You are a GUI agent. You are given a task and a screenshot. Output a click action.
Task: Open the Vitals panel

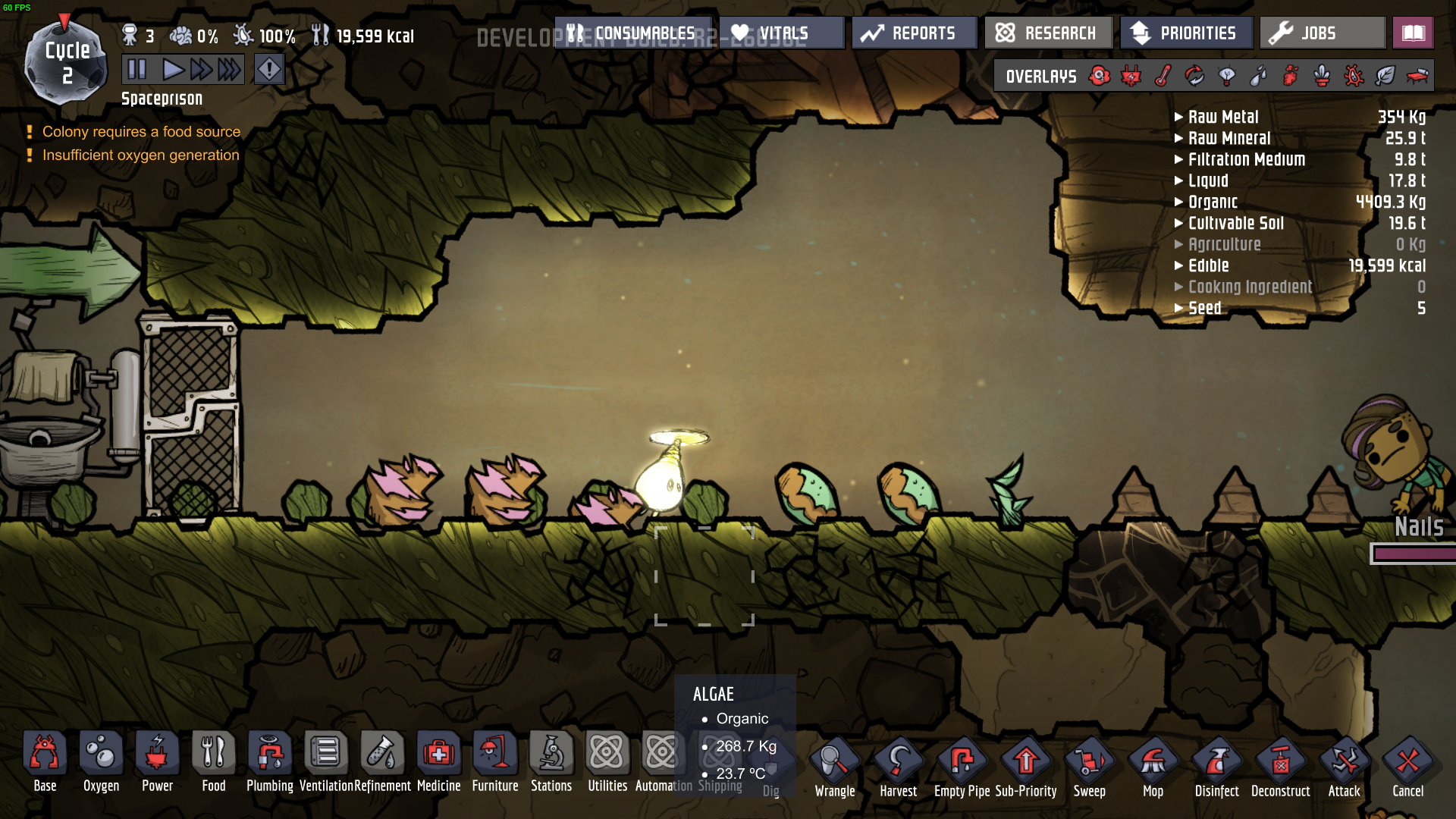781,33
